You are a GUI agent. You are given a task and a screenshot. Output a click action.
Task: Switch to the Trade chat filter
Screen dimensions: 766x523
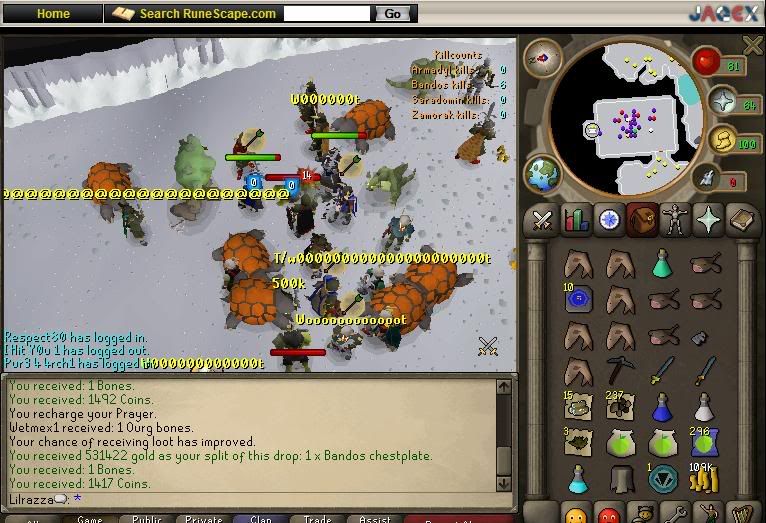tap(318, 519)
